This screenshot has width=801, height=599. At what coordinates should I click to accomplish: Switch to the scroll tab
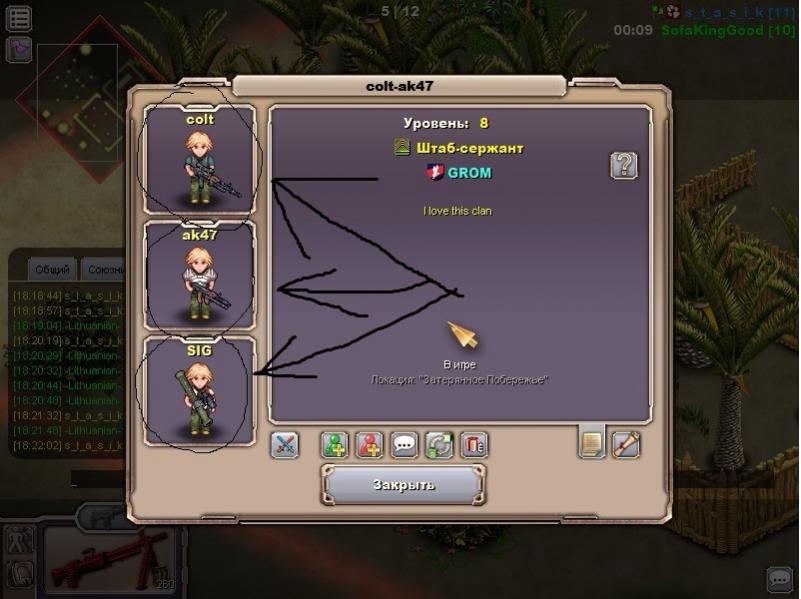coord(626,442)
